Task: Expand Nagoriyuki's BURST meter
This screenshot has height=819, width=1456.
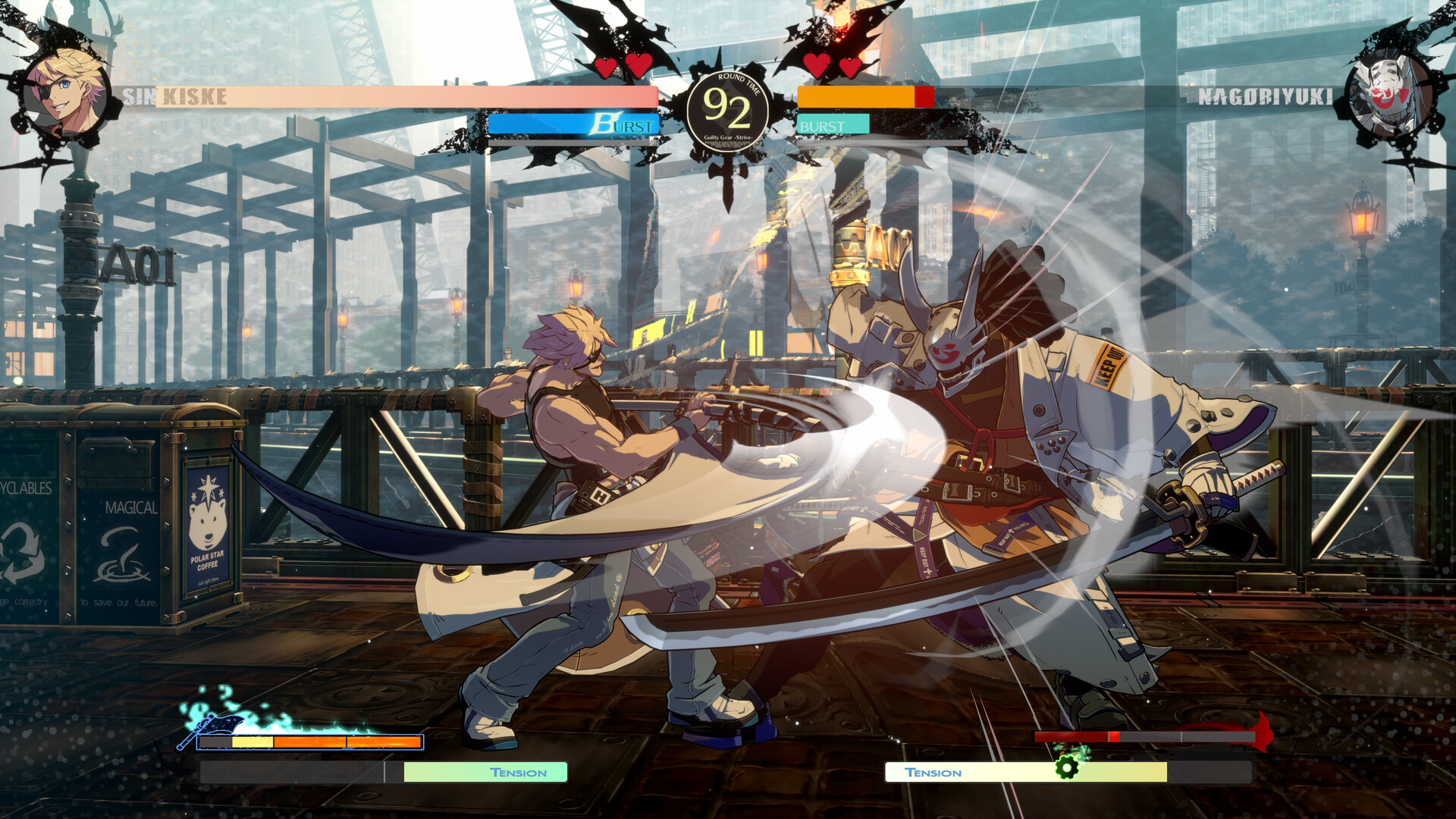Action: (833, 124)
